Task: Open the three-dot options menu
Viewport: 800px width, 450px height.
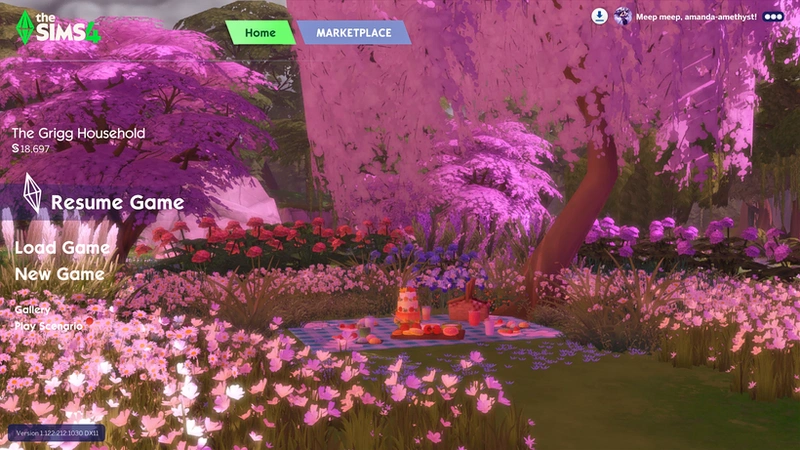Action: pyautogui.click(x=773, y=16)
